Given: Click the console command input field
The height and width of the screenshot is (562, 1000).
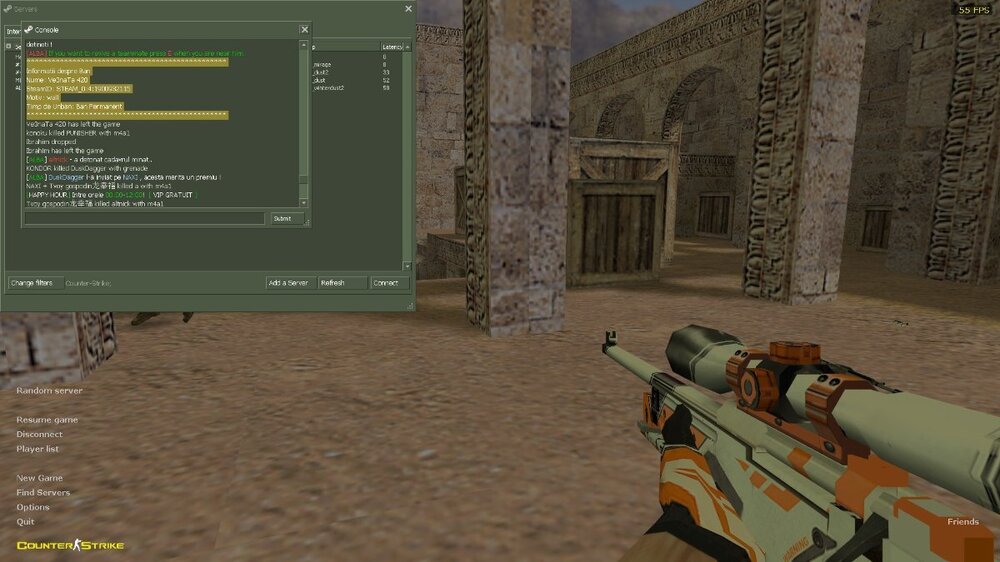Looking at the screenshot, I should (x=145, y=218).
